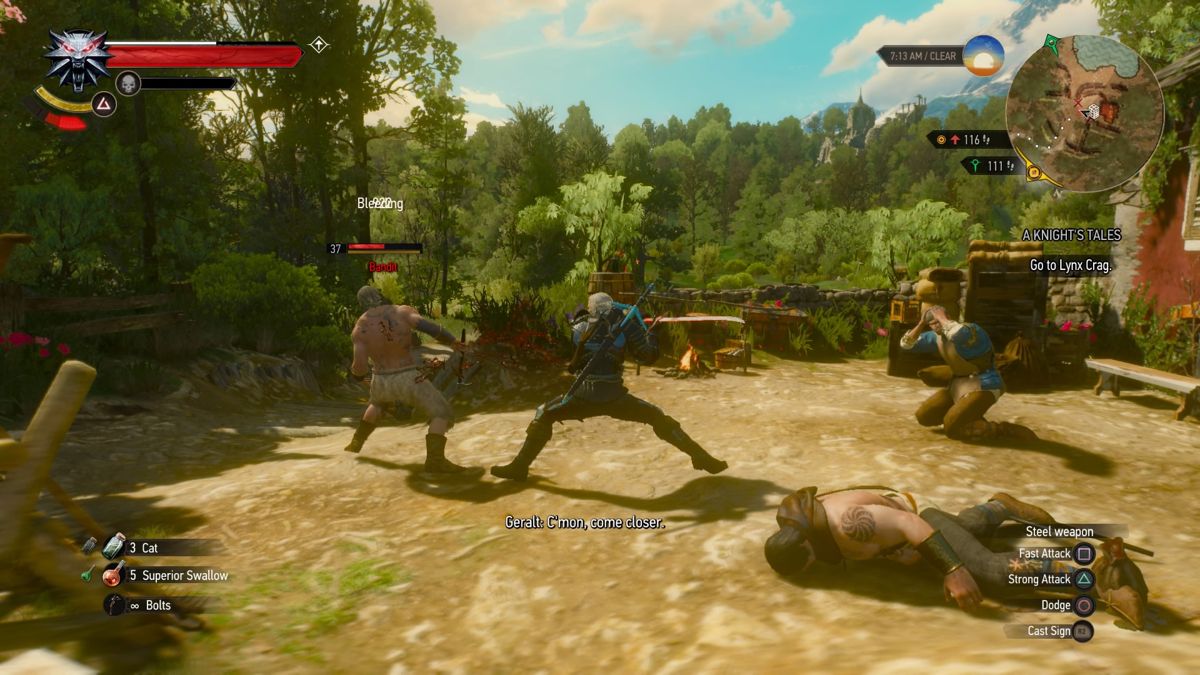Use the Superior Swallow potion slot

[115, 575]
